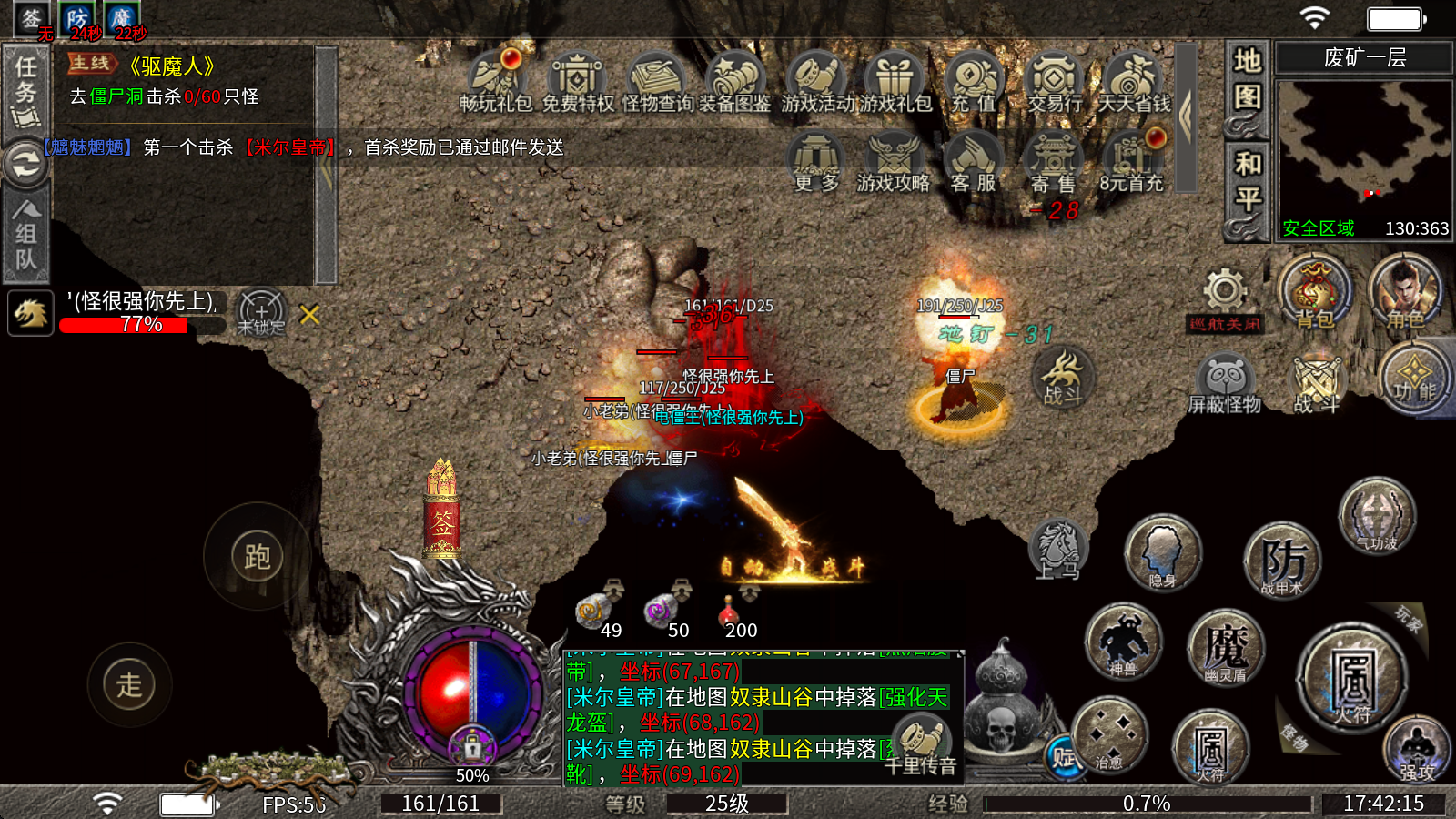The width and height of the screenshot is (1456, 819).
Task: Show more options with 更多
Action: pyautogui.click(x=815, y=162)
